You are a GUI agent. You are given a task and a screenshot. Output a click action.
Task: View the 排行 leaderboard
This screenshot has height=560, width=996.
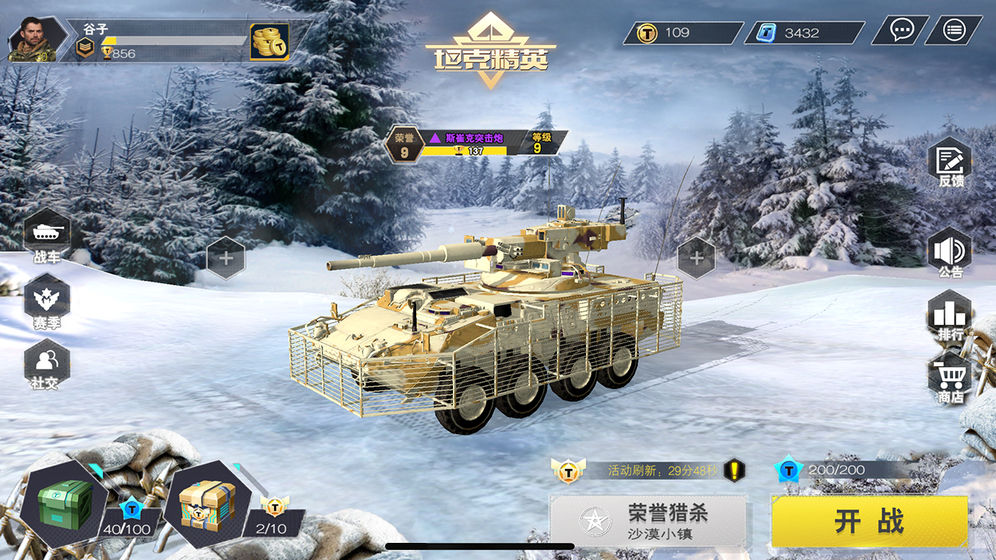tap(949, 316)
